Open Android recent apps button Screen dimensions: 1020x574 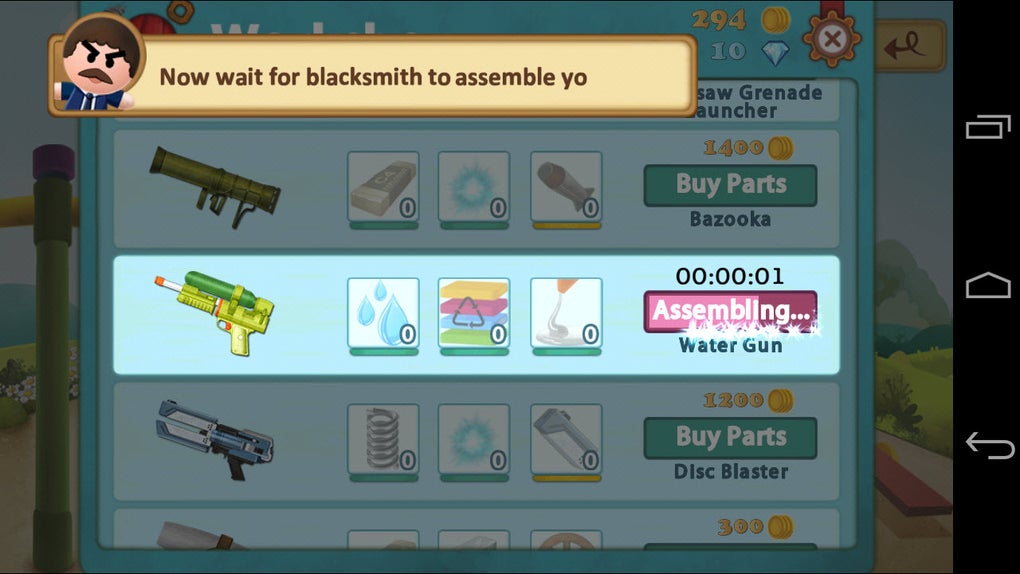(x=988, y=127)
